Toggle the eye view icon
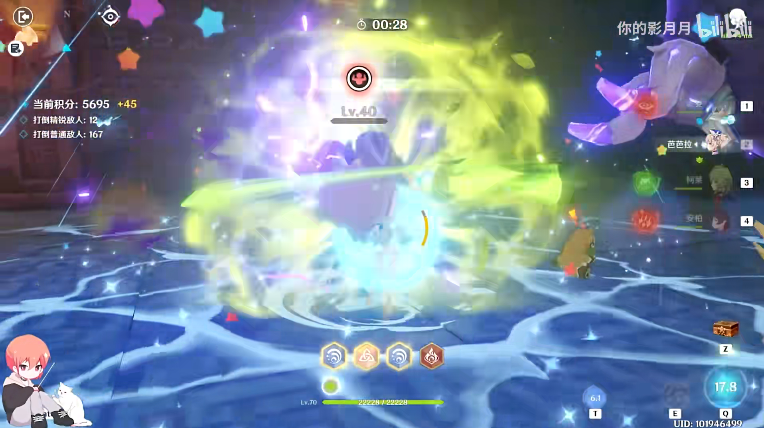Viewport: 764px width, 428px height. pyautogui.click(x=110, y=16)
